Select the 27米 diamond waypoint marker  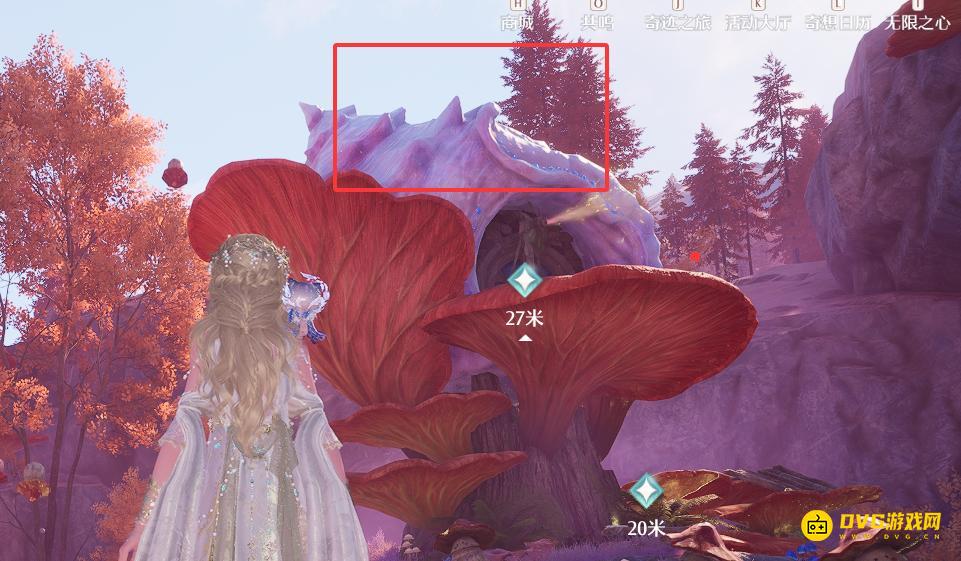pos(524,281)
